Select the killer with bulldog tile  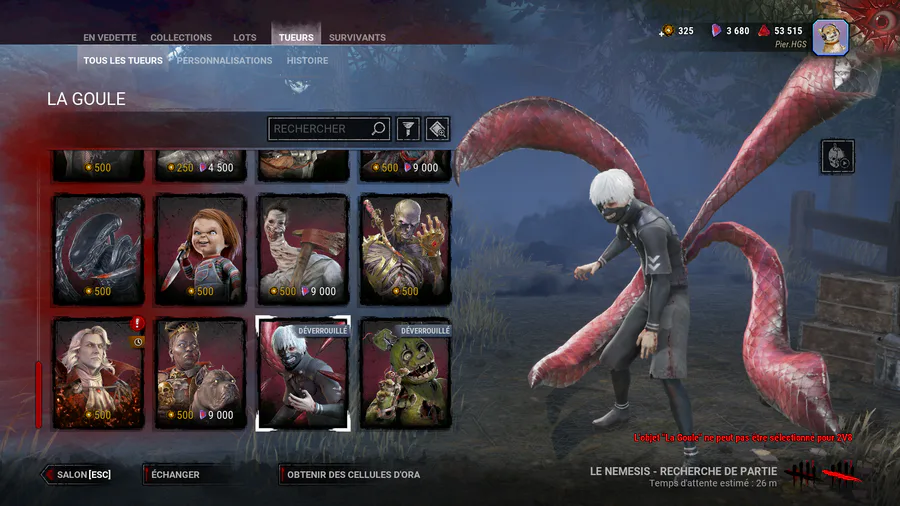click(x=201, y=373)
